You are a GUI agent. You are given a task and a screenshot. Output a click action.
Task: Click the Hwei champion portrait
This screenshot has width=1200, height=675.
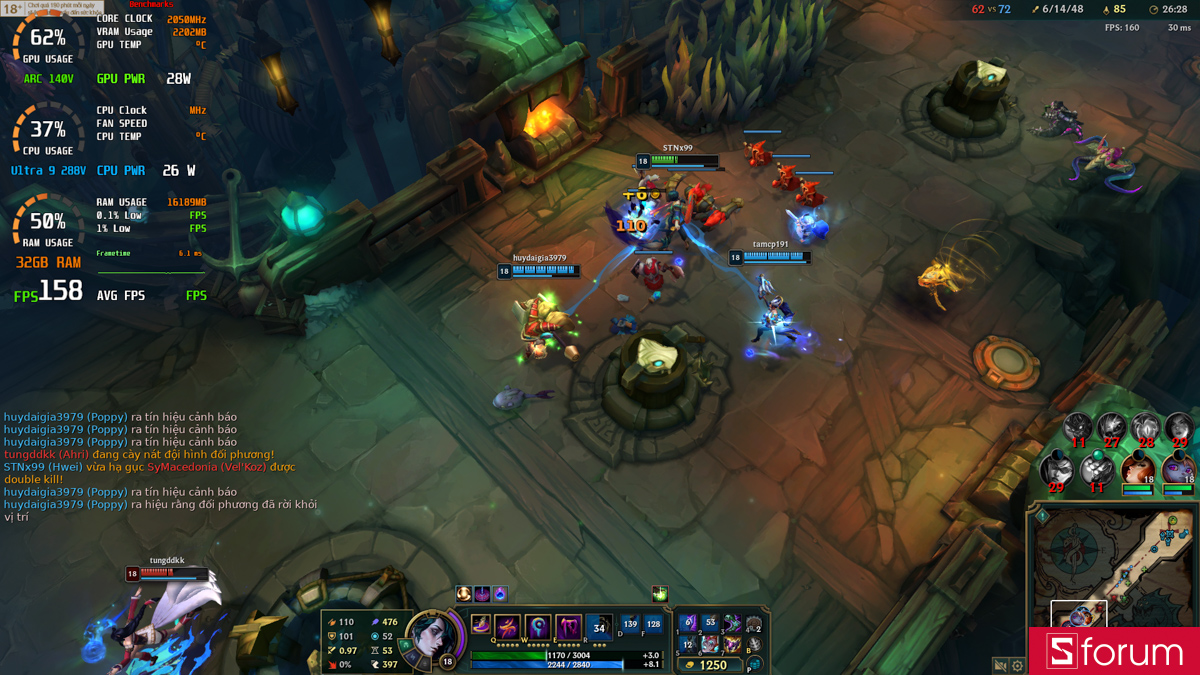[432, 638]
